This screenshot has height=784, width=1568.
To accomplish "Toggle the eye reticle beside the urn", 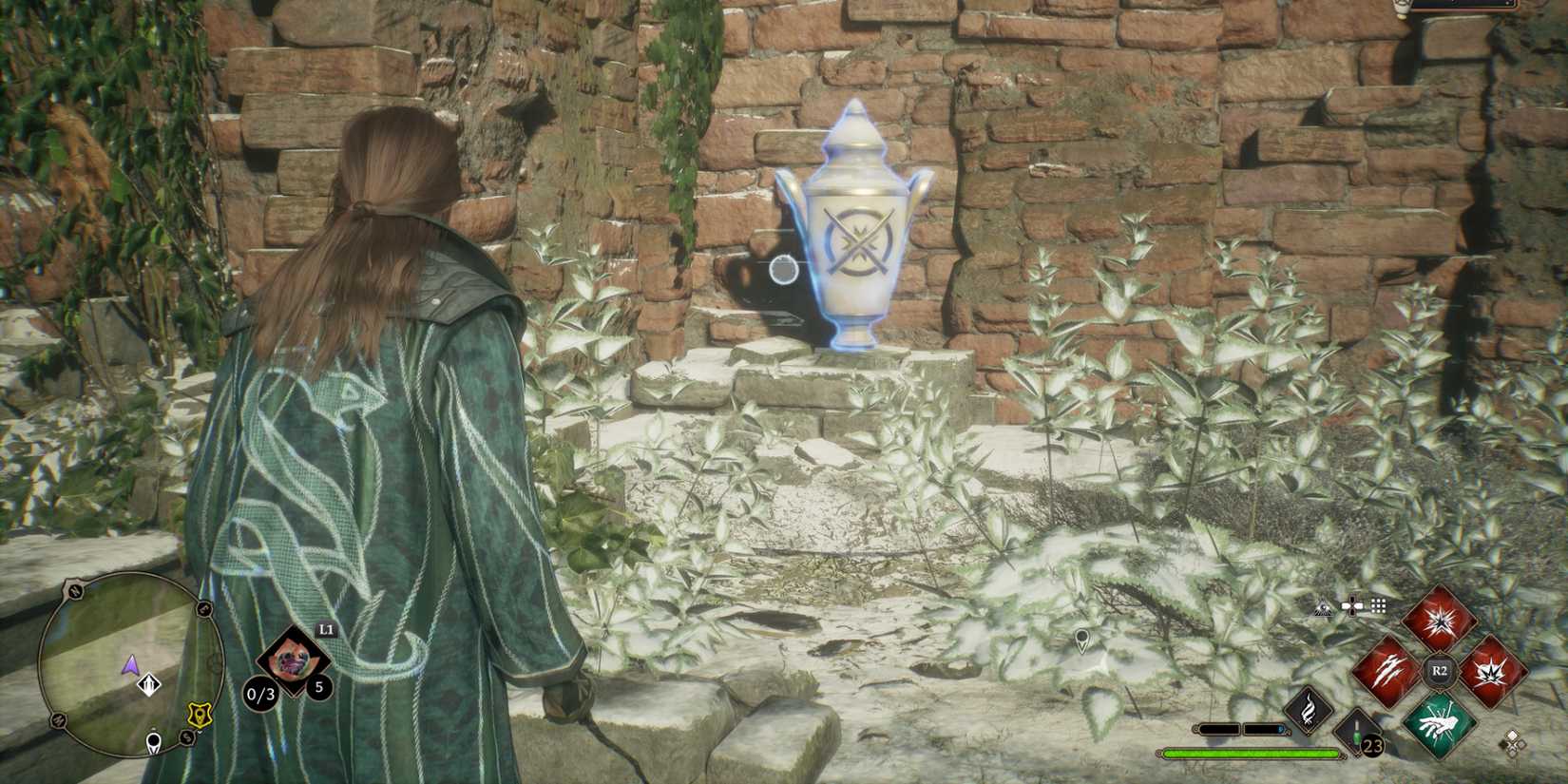I will [784, 271].
